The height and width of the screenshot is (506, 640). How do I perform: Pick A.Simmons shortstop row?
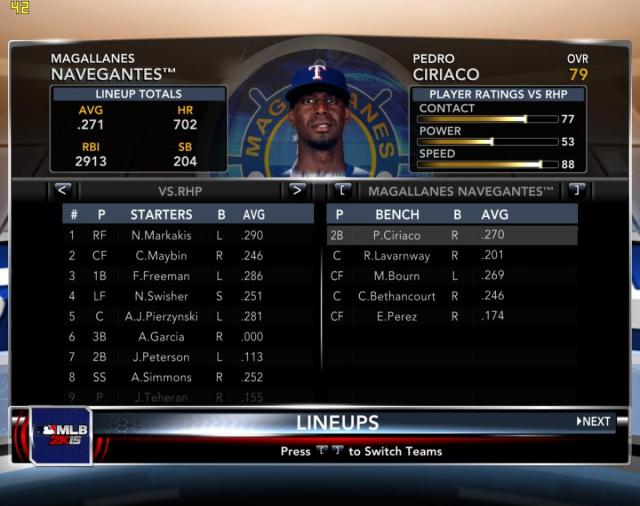pyautogui.click(x=161, y=377)
